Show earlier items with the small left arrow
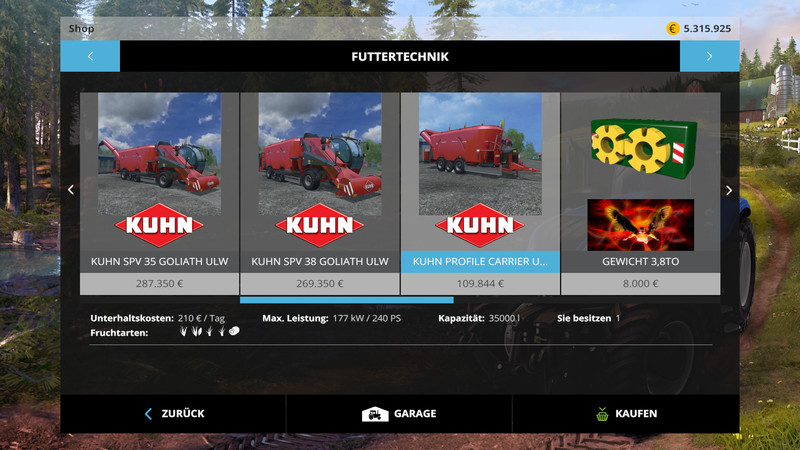Screen dimensions: 800x450 pos(70,190)
